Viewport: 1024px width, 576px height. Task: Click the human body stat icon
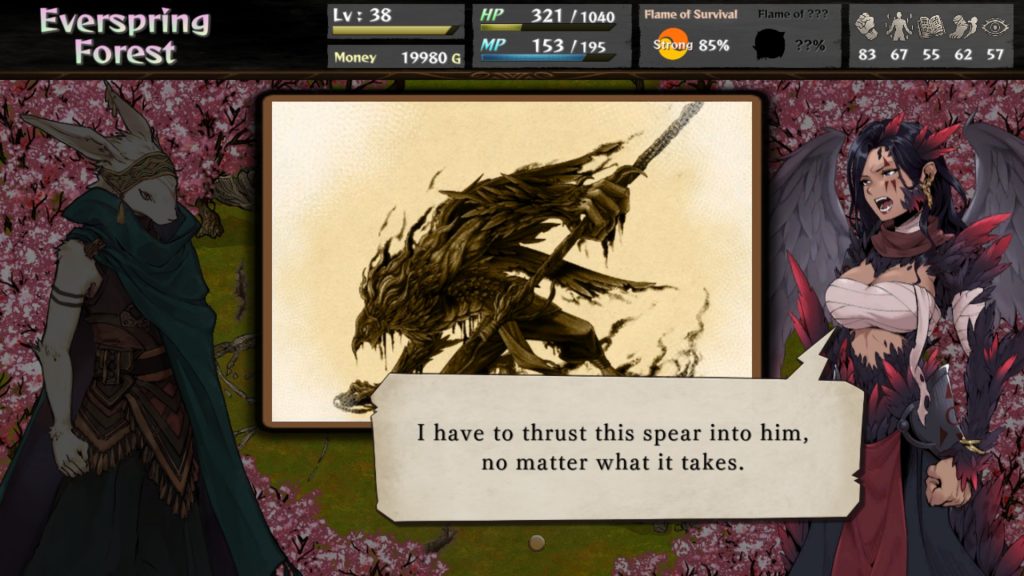coord(899,26)
